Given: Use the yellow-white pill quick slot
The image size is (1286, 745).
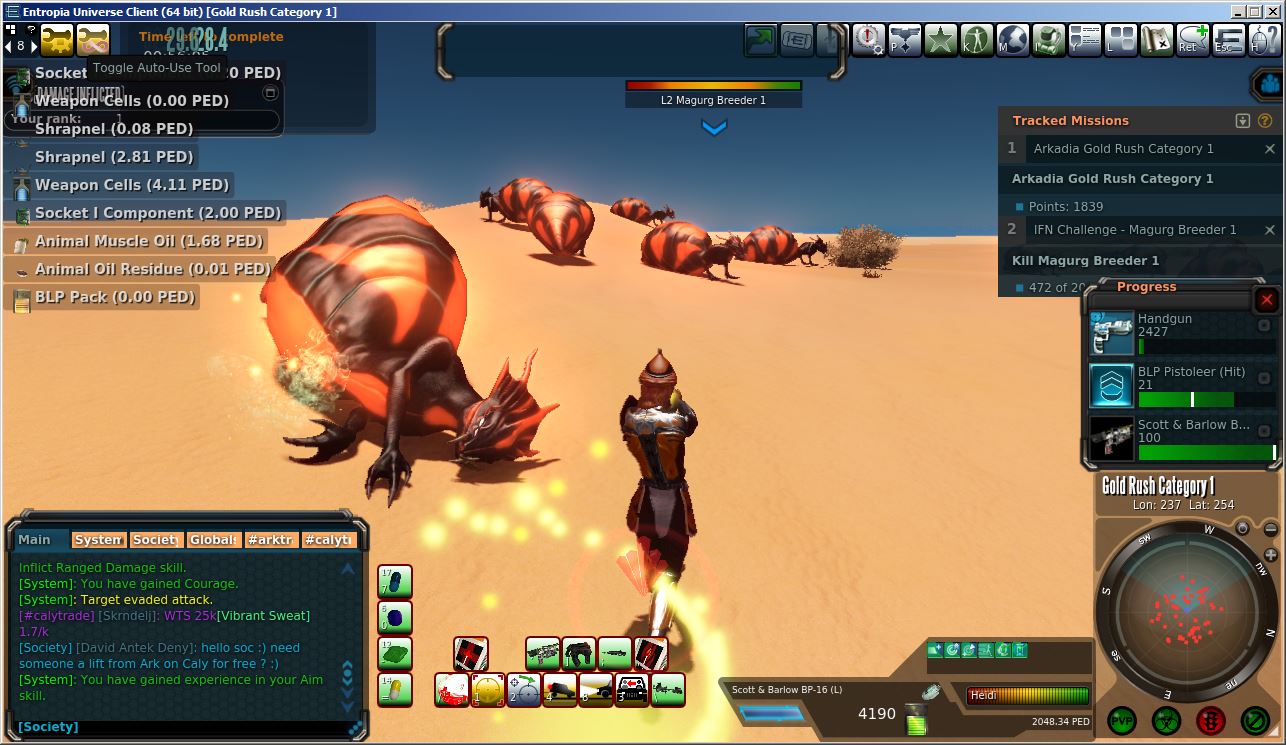Looking at the screenshot, I should pyautogui.click(x=395, y=690).
